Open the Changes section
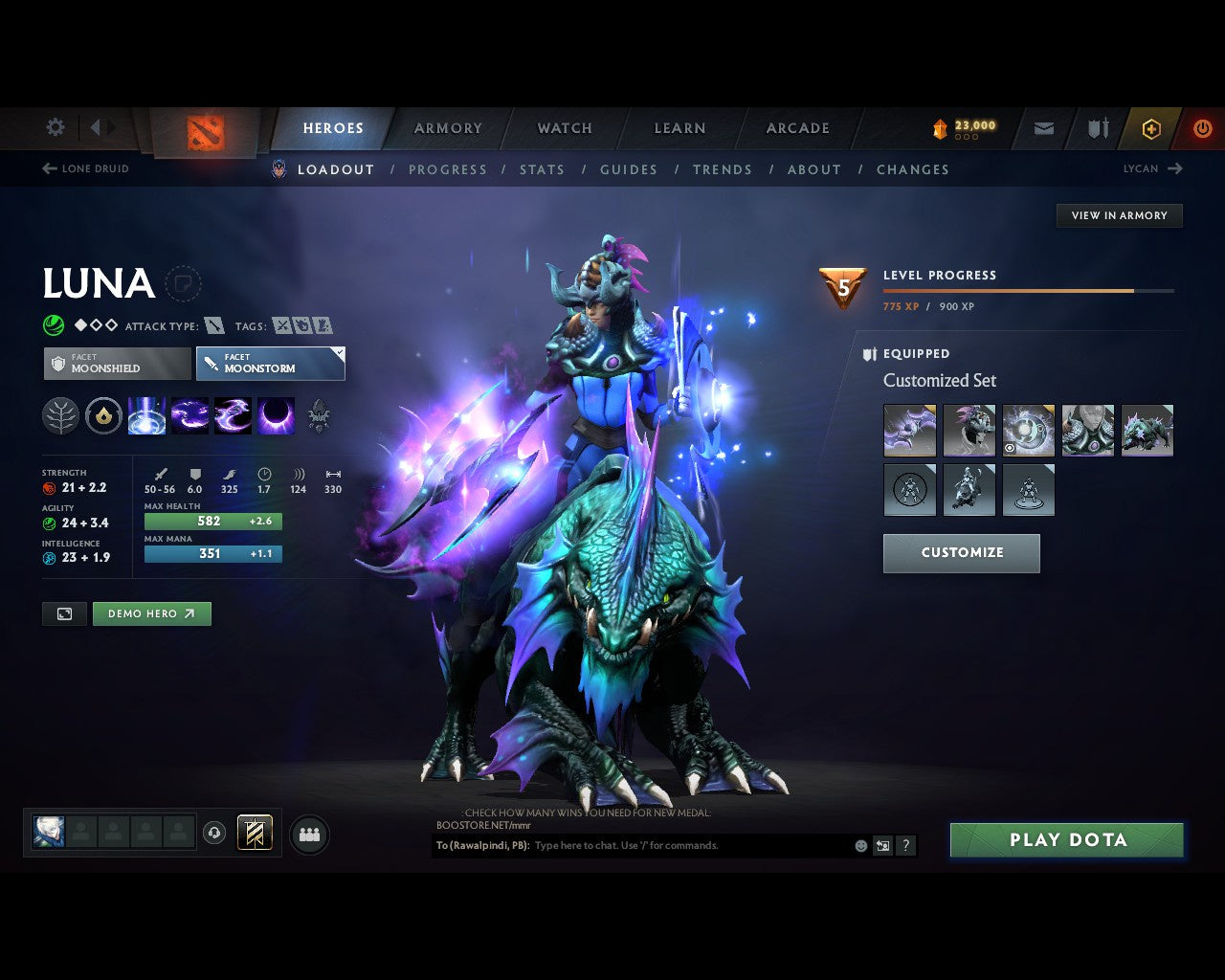The width and height of the screenshot is (1225, 980). pyautogui.click(x=913, y=169)
